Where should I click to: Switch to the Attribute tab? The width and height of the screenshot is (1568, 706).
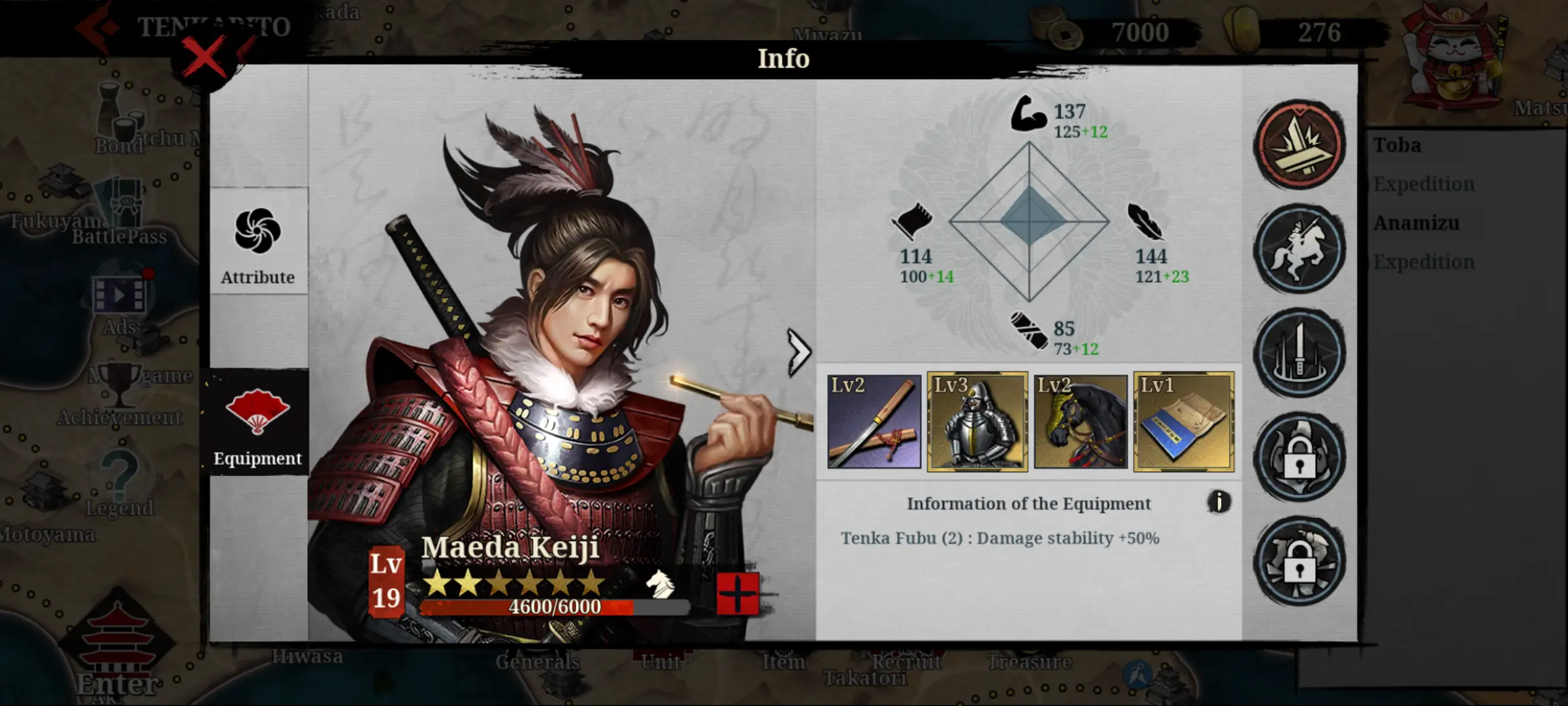click(258, 242)
